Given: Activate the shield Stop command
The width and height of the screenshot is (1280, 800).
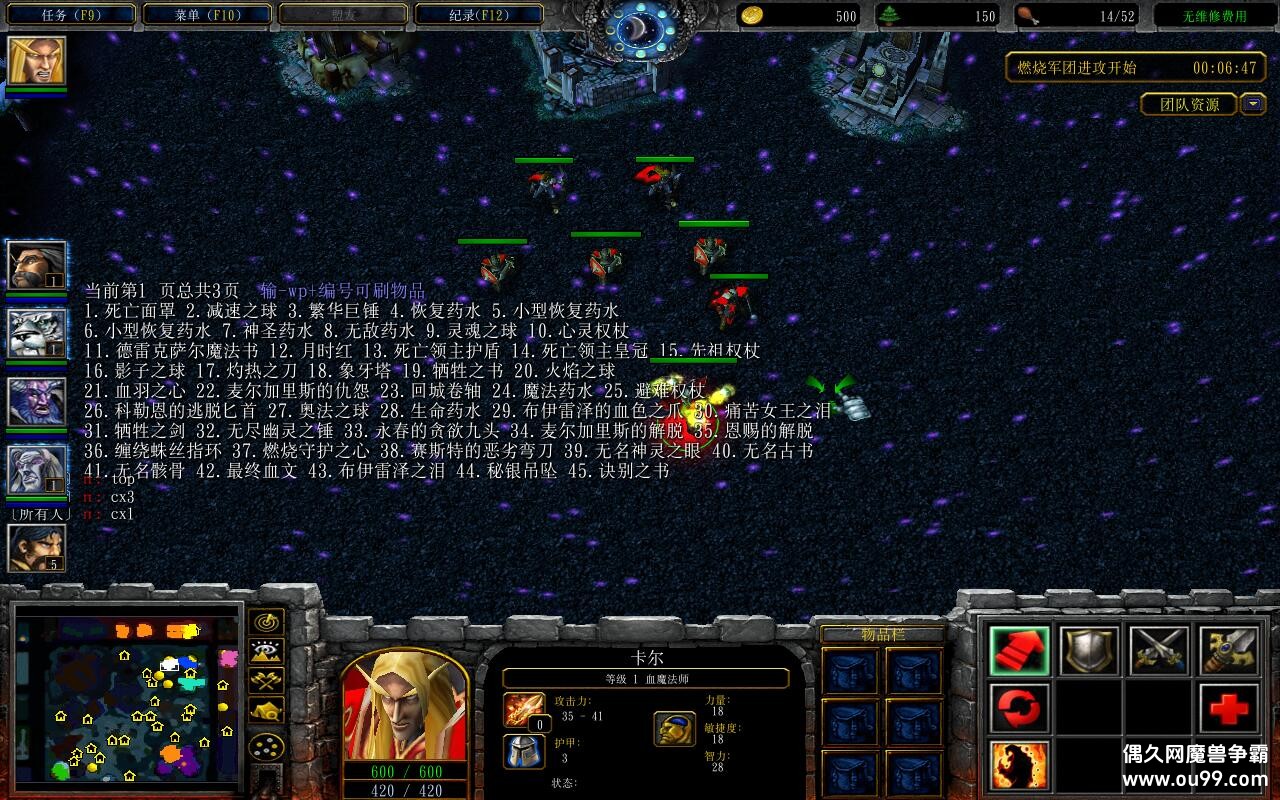Looking at the screenshot, I should [1089, 651].
